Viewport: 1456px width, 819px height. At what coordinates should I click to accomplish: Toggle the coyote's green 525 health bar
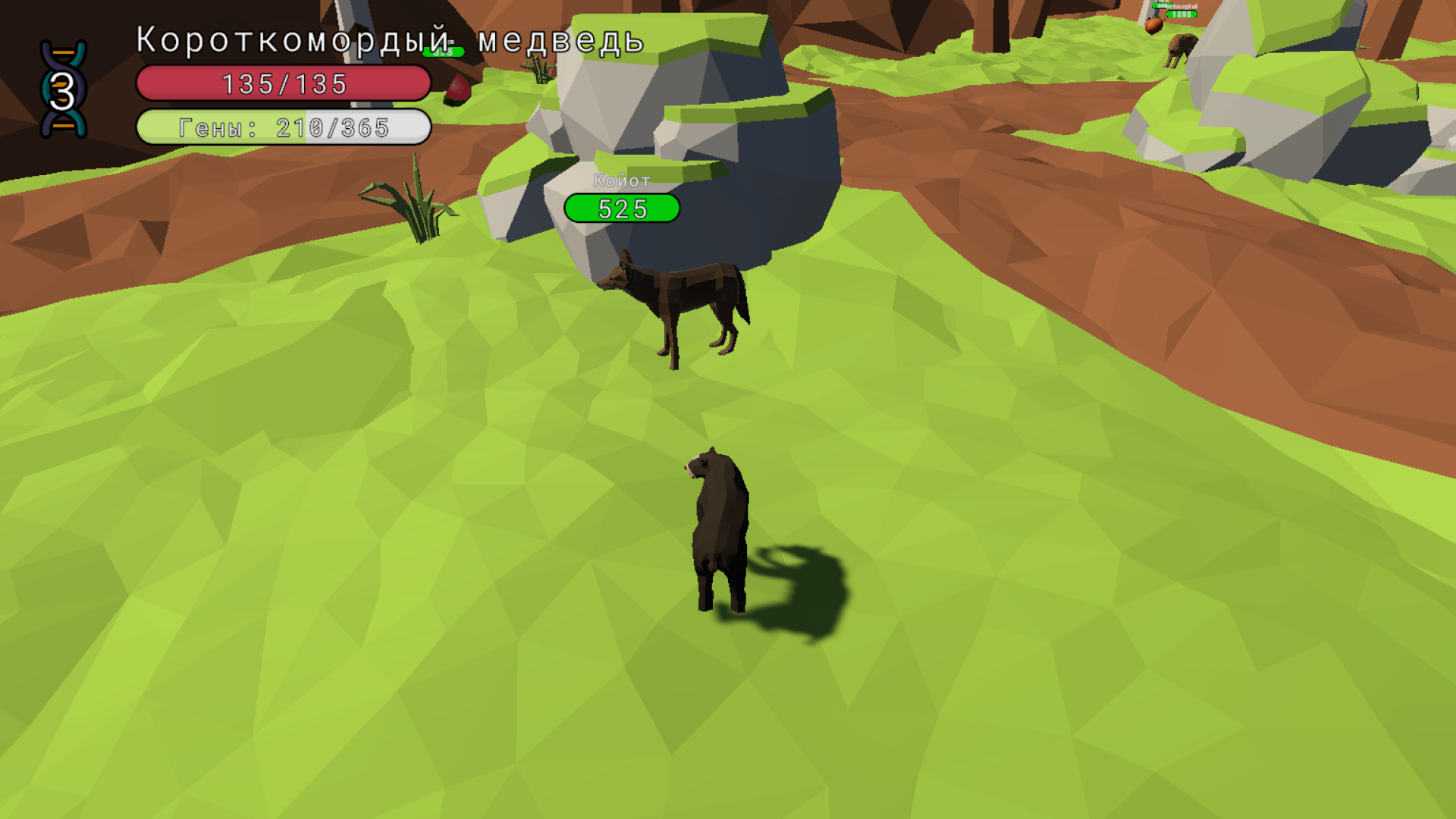(620, 207)
